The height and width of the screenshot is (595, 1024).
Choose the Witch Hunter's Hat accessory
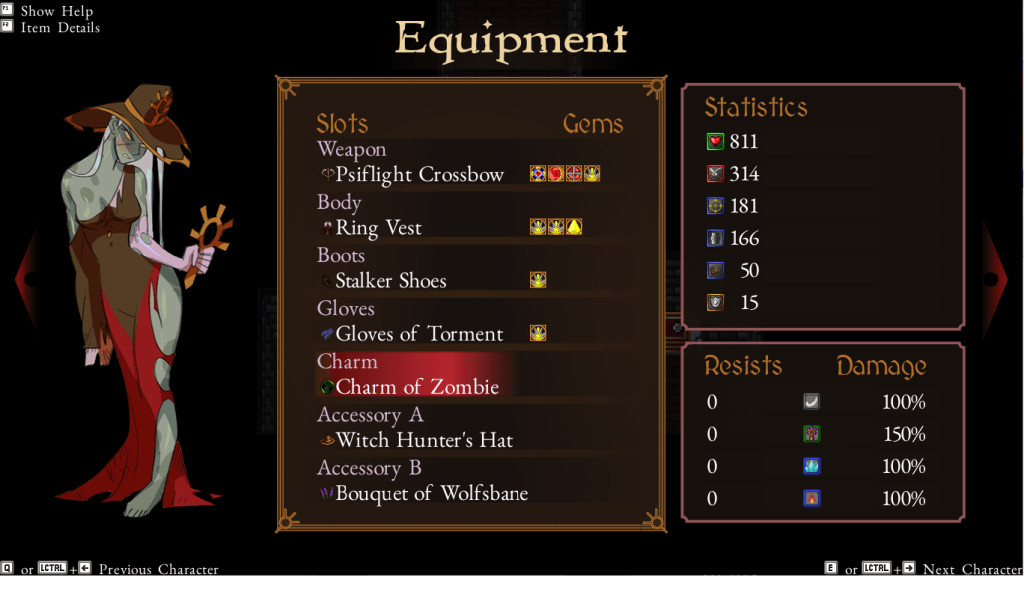click(425, 440)
